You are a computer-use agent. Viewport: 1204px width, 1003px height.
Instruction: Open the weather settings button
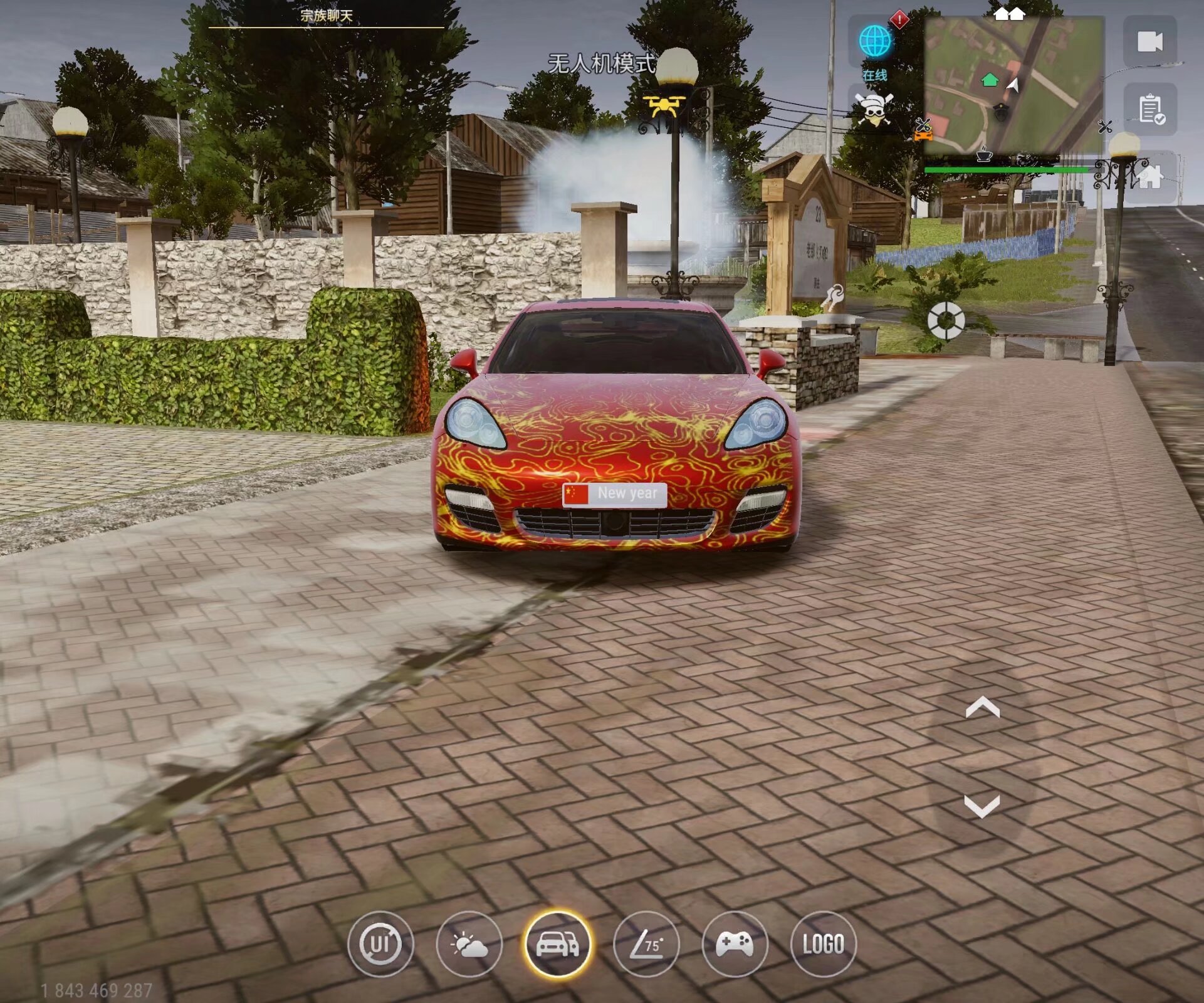click(x=469, y=944)
